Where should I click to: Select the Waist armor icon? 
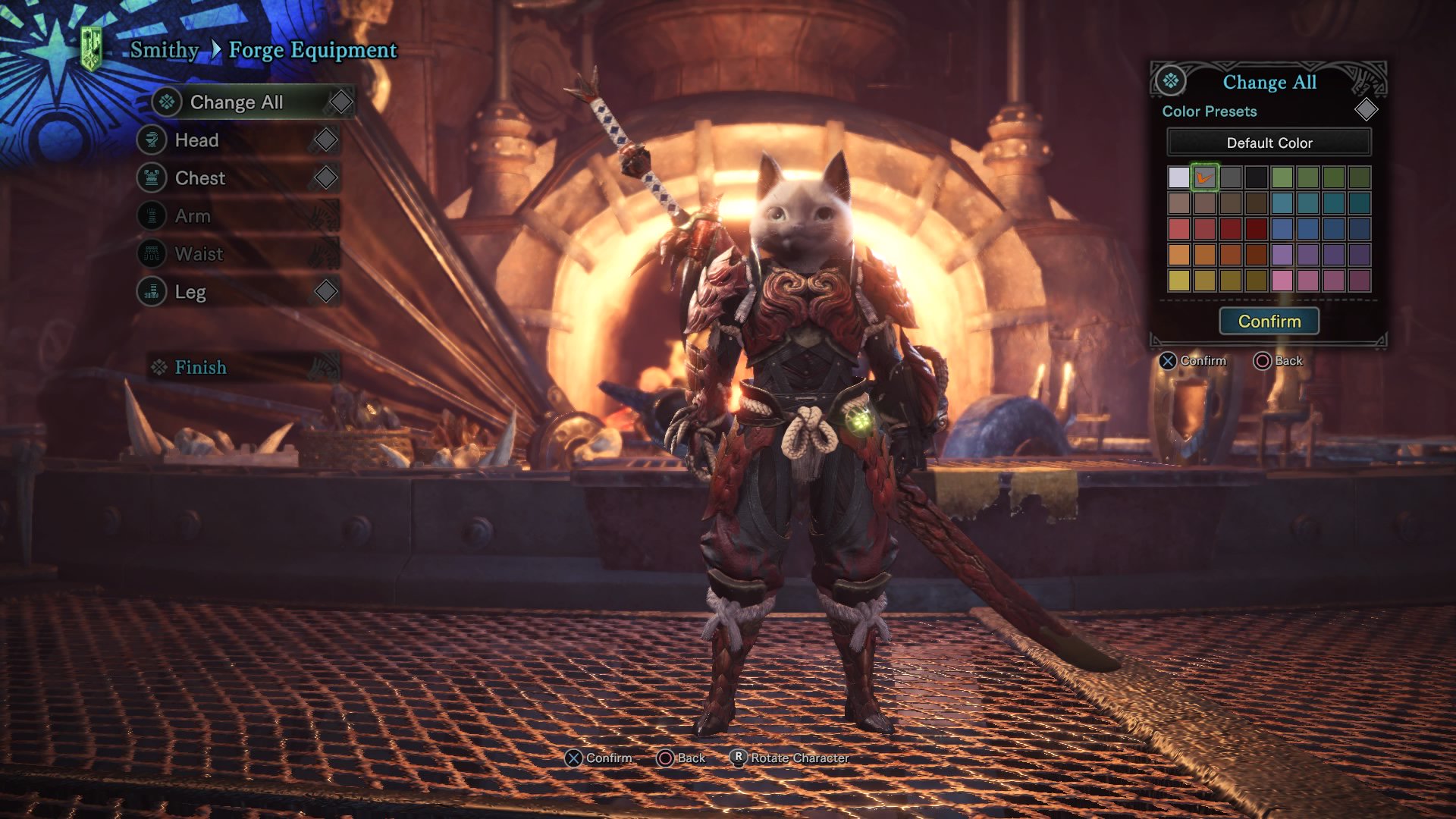tap(153, 253)
